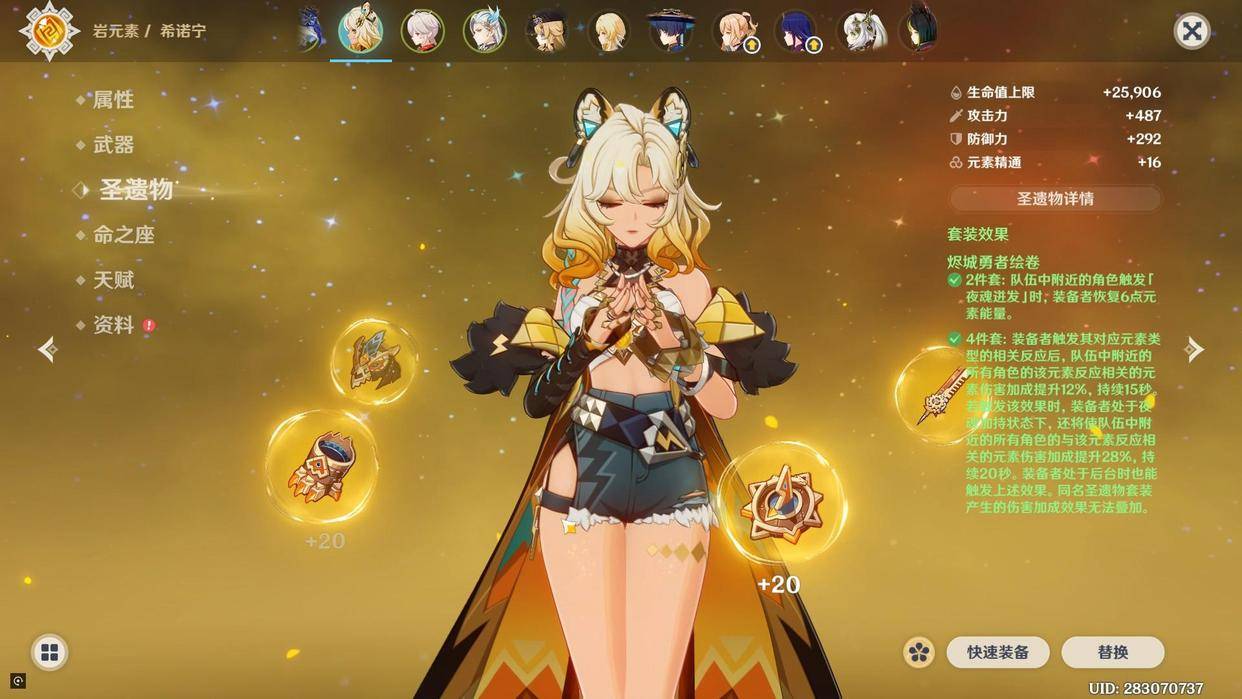Close the character screen
The width and height of the screenshot is (1242, 699).
pyautogui.click(x=1191, y=31)
